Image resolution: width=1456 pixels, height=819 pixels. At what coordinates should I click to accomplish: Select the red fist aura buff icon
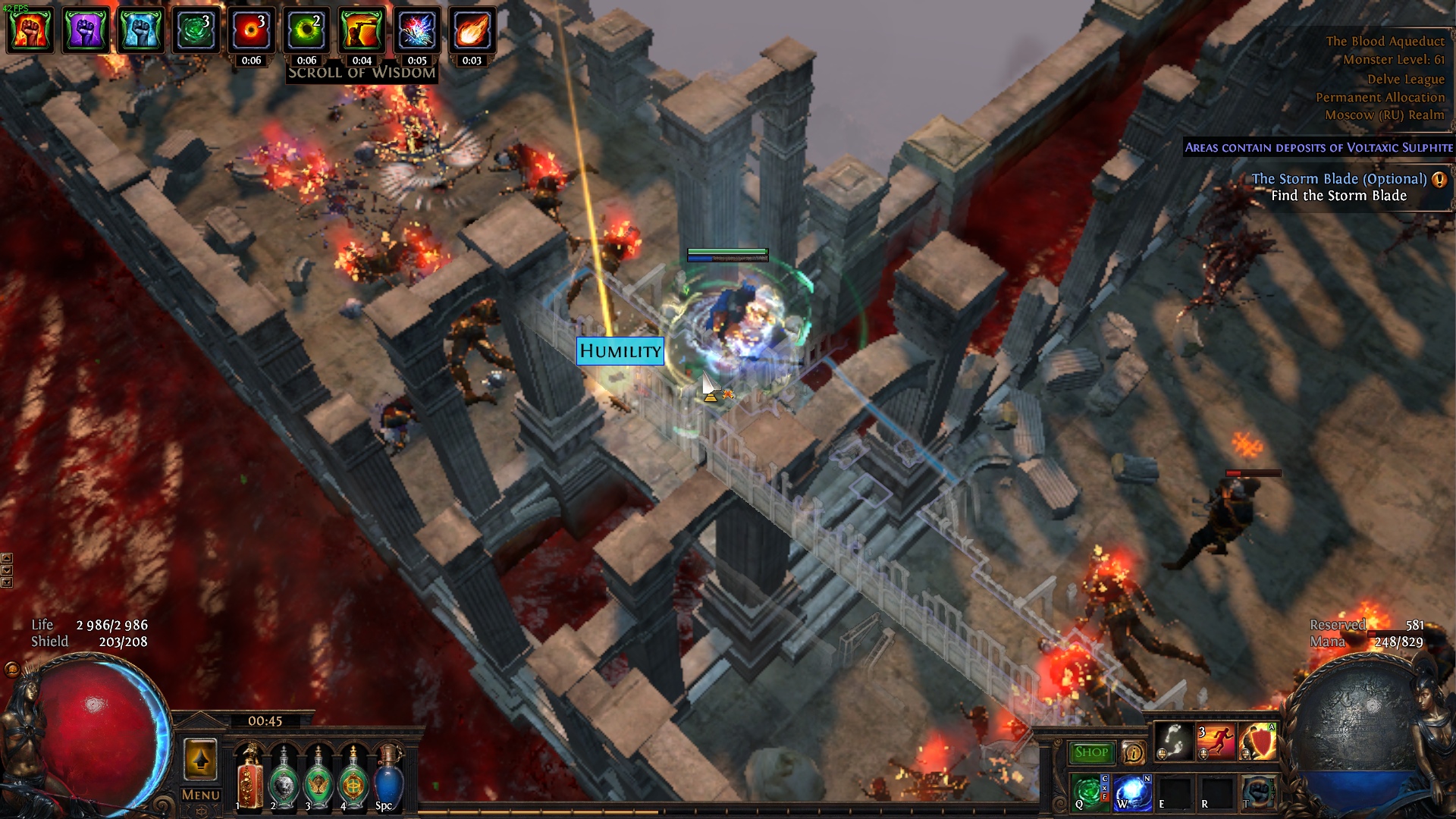pos(30,30)
